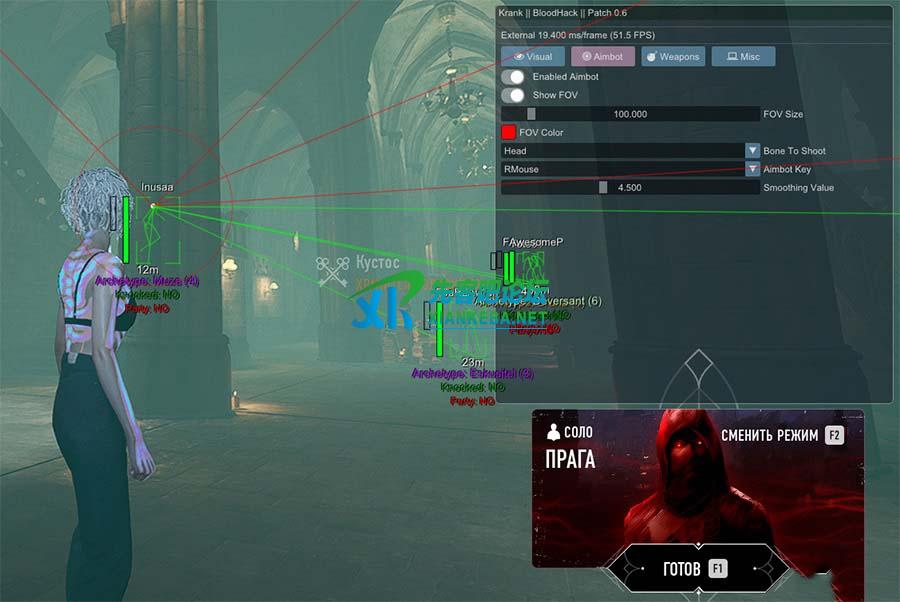Select the Weapons tab
900x602 pixels.
(673, 57)
